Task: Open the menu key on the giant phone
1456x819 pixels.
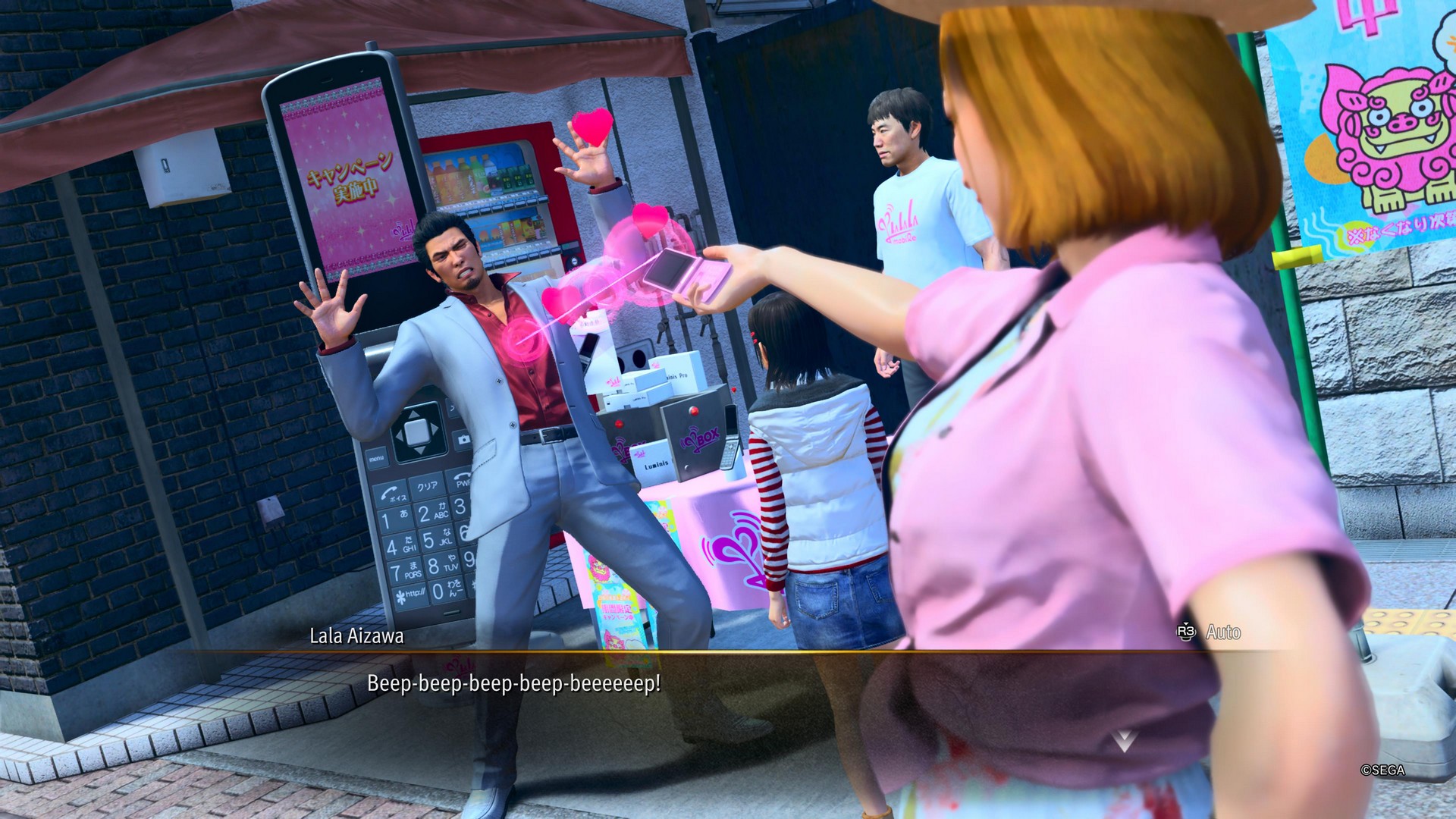Action: (x=377, y=458)
